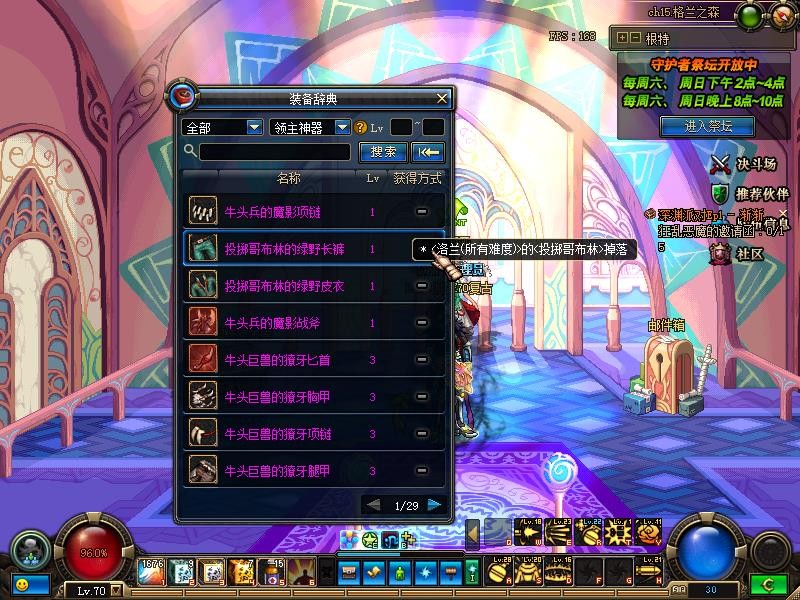The height and width of the screenshot is (600, 800).
Task: Open the 决斗场 duel arena
Action: [x=743, y=163]
